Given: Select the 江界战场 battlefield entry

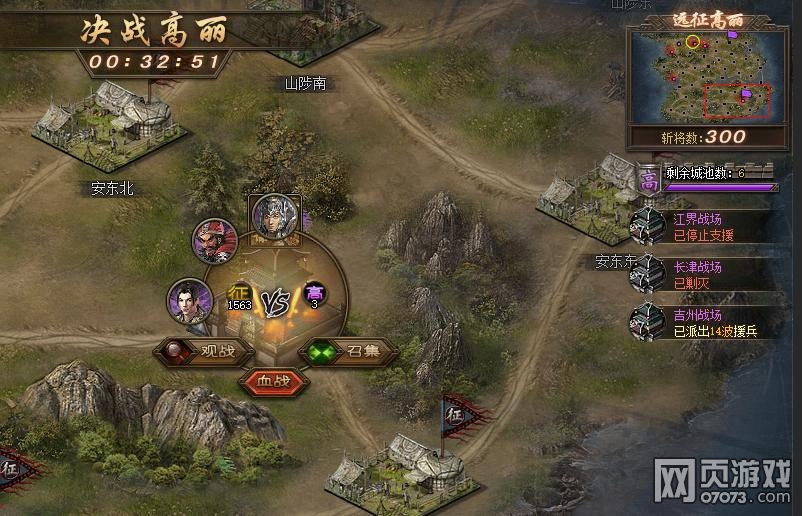Looking at the screenshot, I should pos(698,226).
